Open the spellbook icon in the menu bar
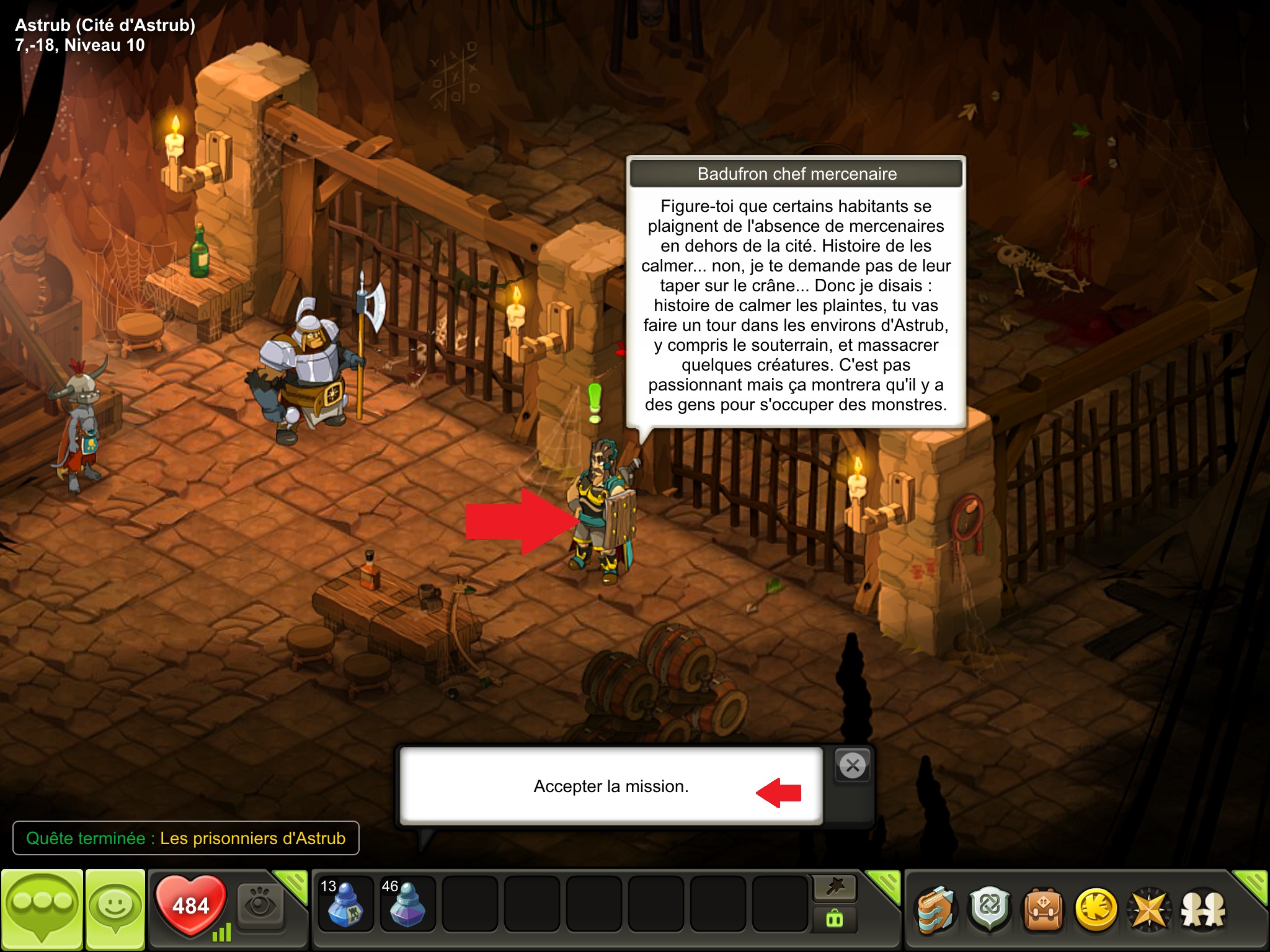 tap(936, 909)
